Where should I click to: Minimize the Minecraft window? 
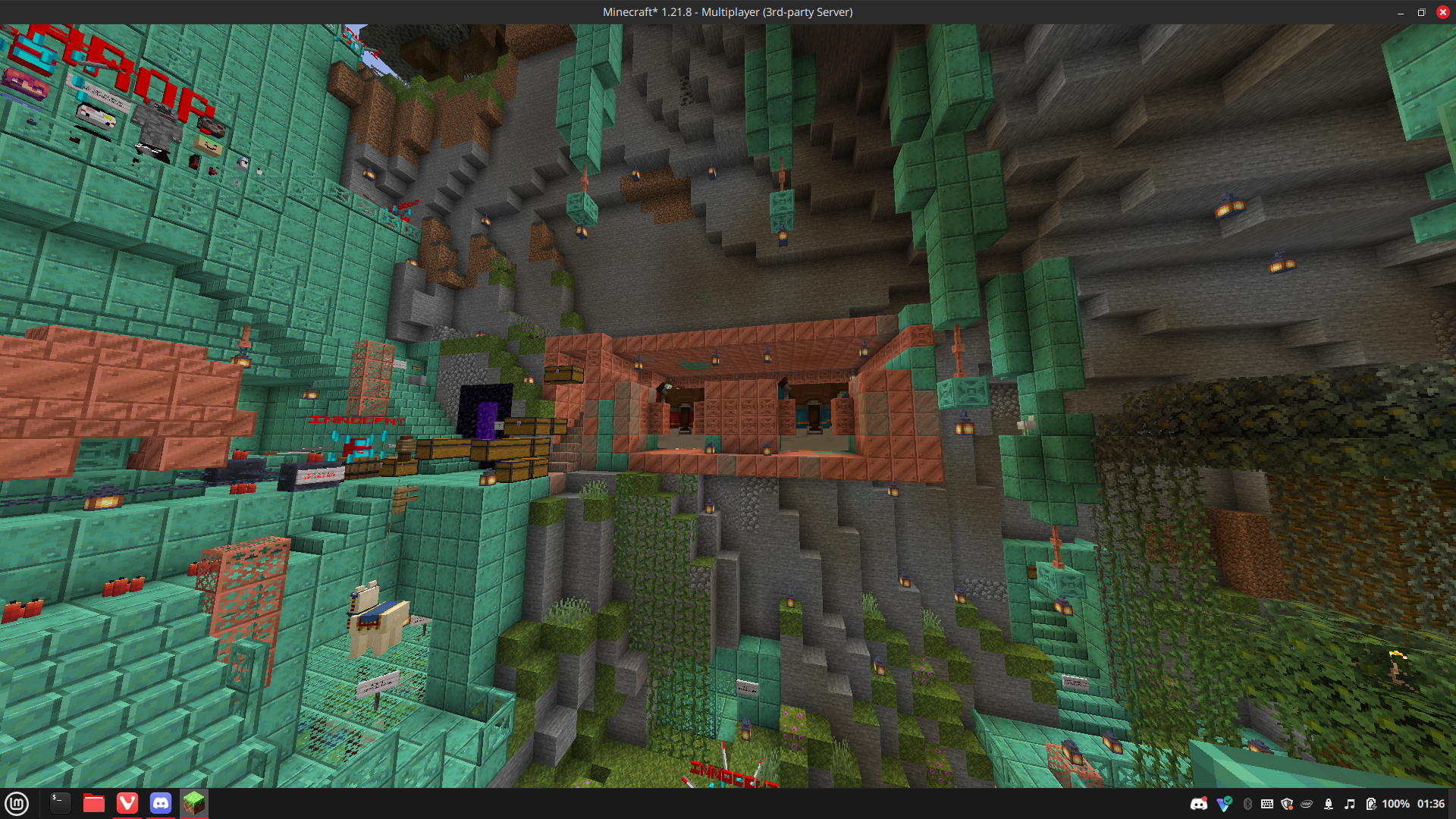[x=1401, y=12]
